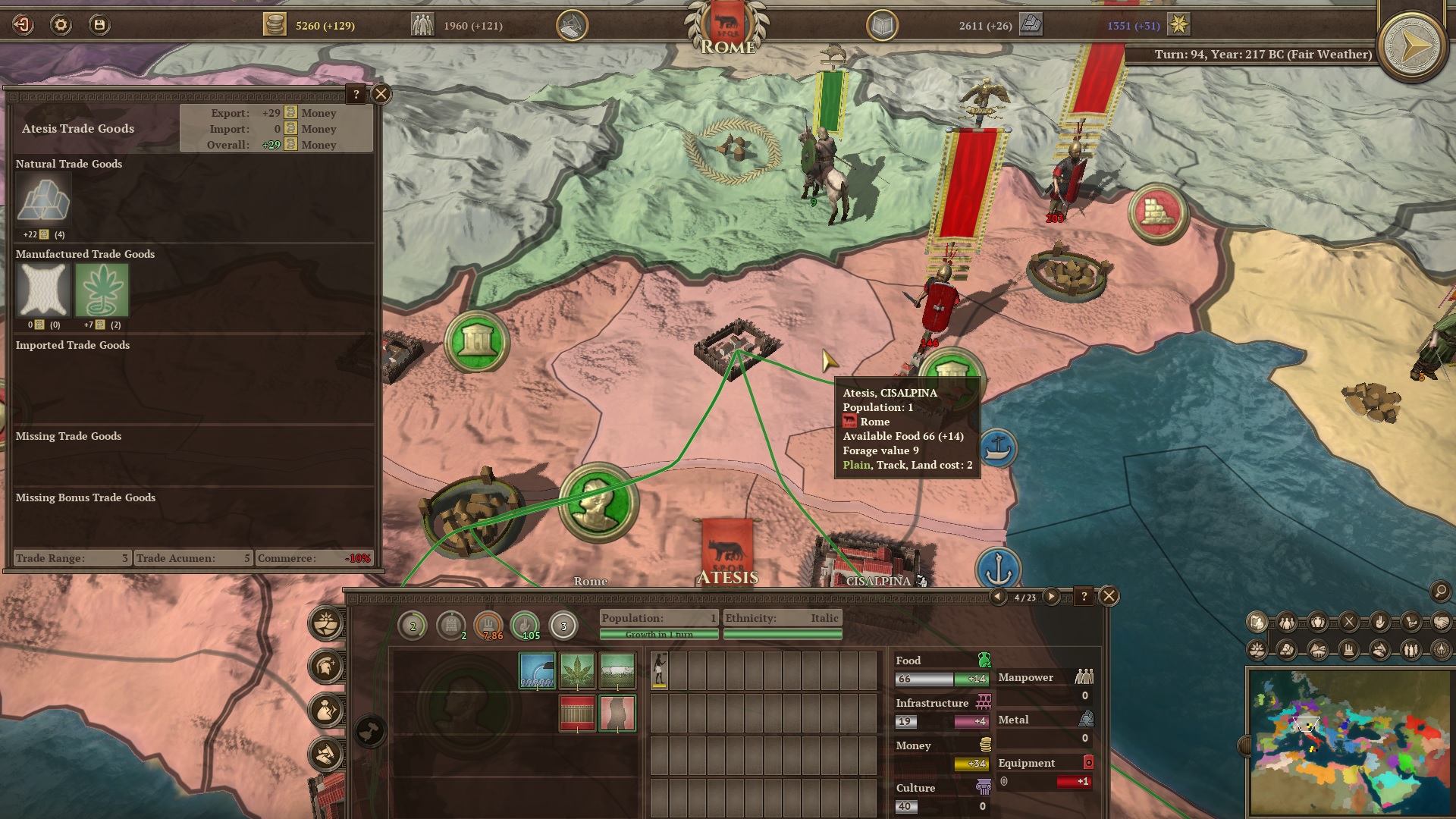The width and height of the screenshot is (1456, 819).
Task: Select the cattle pasture building tile
Action: [x=617, y=670]
